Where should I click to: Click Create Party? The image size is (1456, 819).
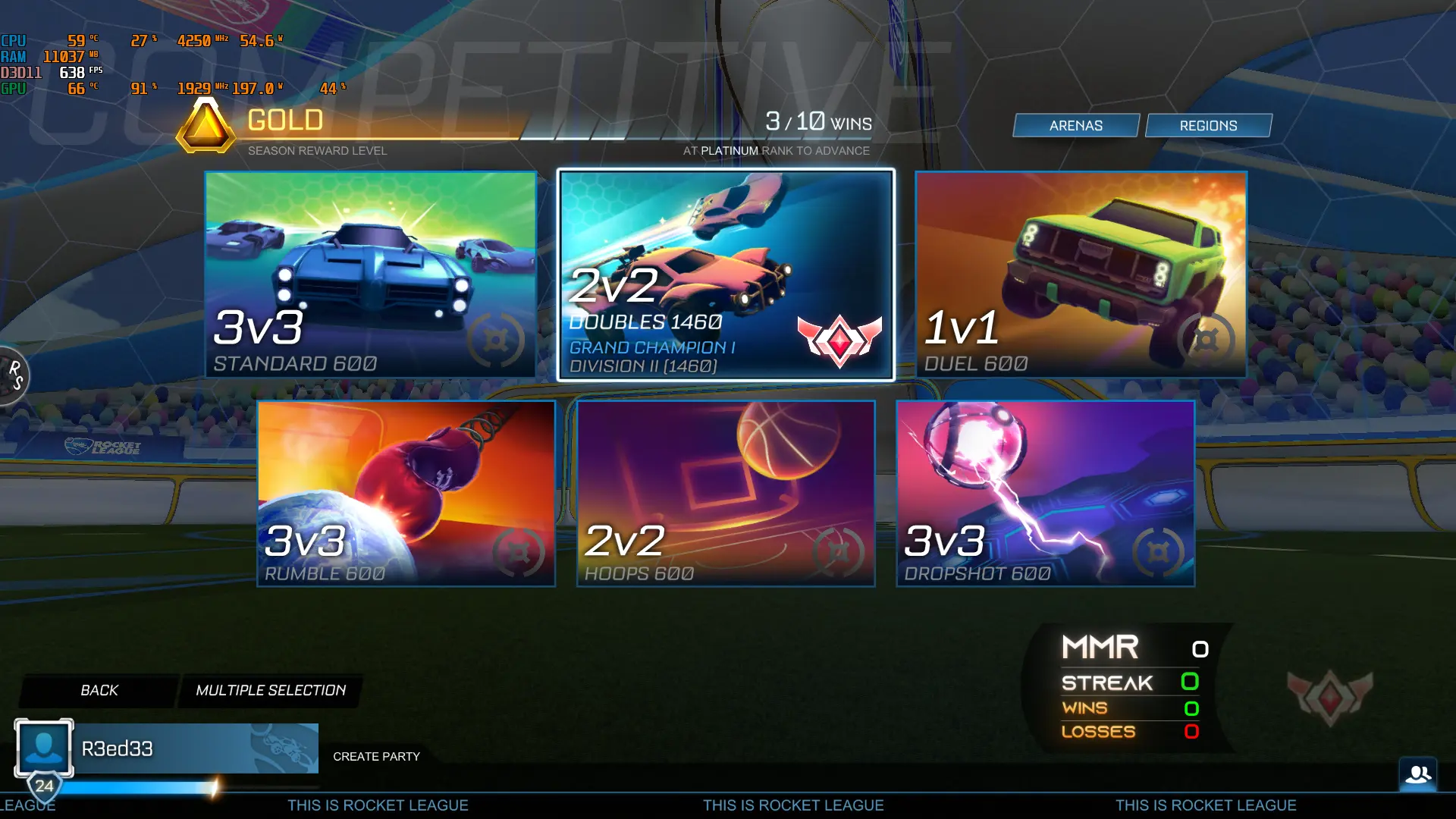[377, 756]
